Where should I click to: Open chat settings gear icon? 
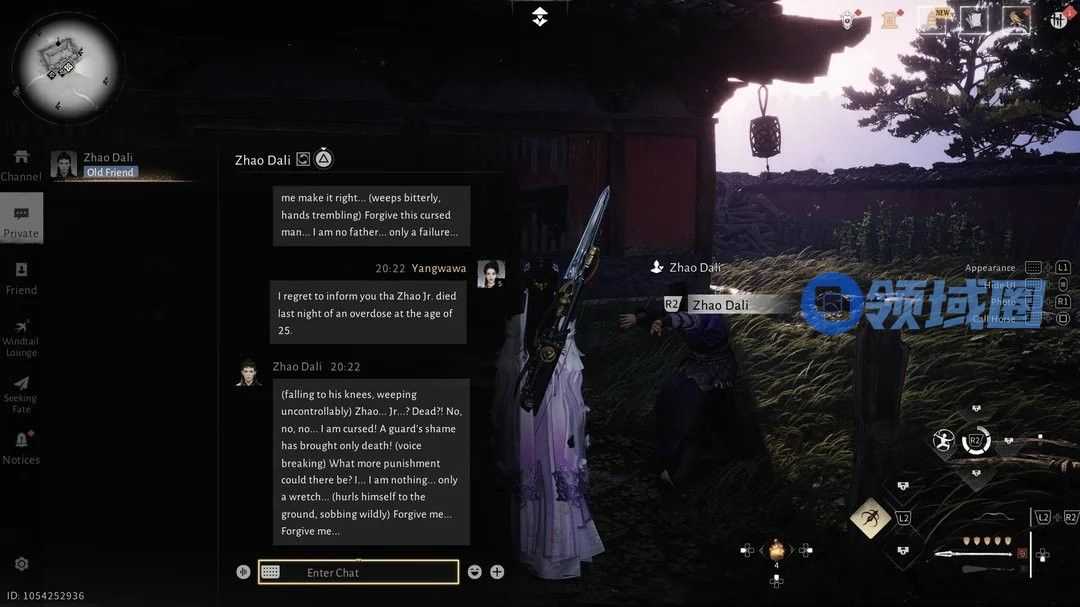click(21, 564)
